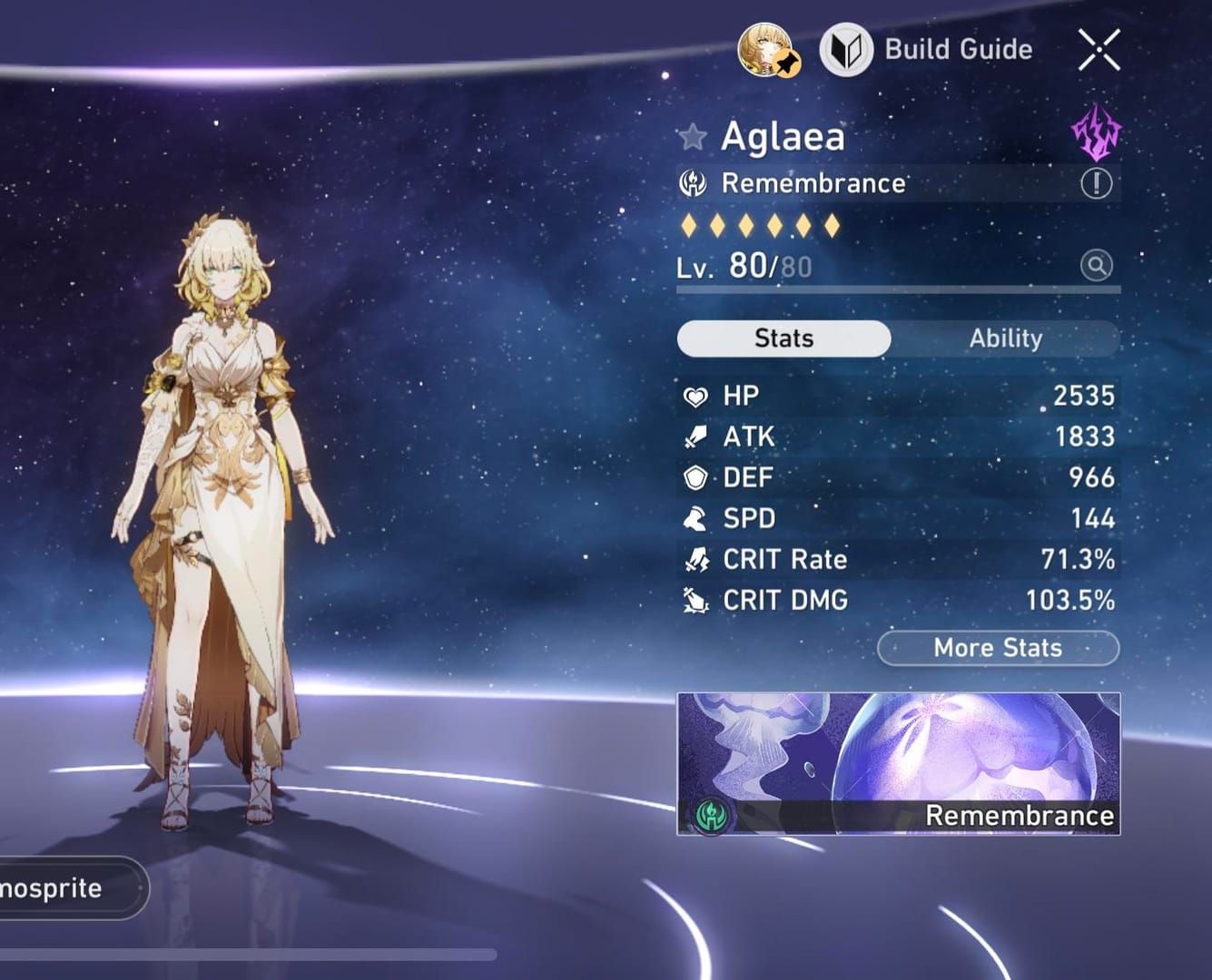Viewport: 1212px width, 980px height.
Task: Click the magnifier next to level
Action: pyautogui.click(x=1096, y=266)
